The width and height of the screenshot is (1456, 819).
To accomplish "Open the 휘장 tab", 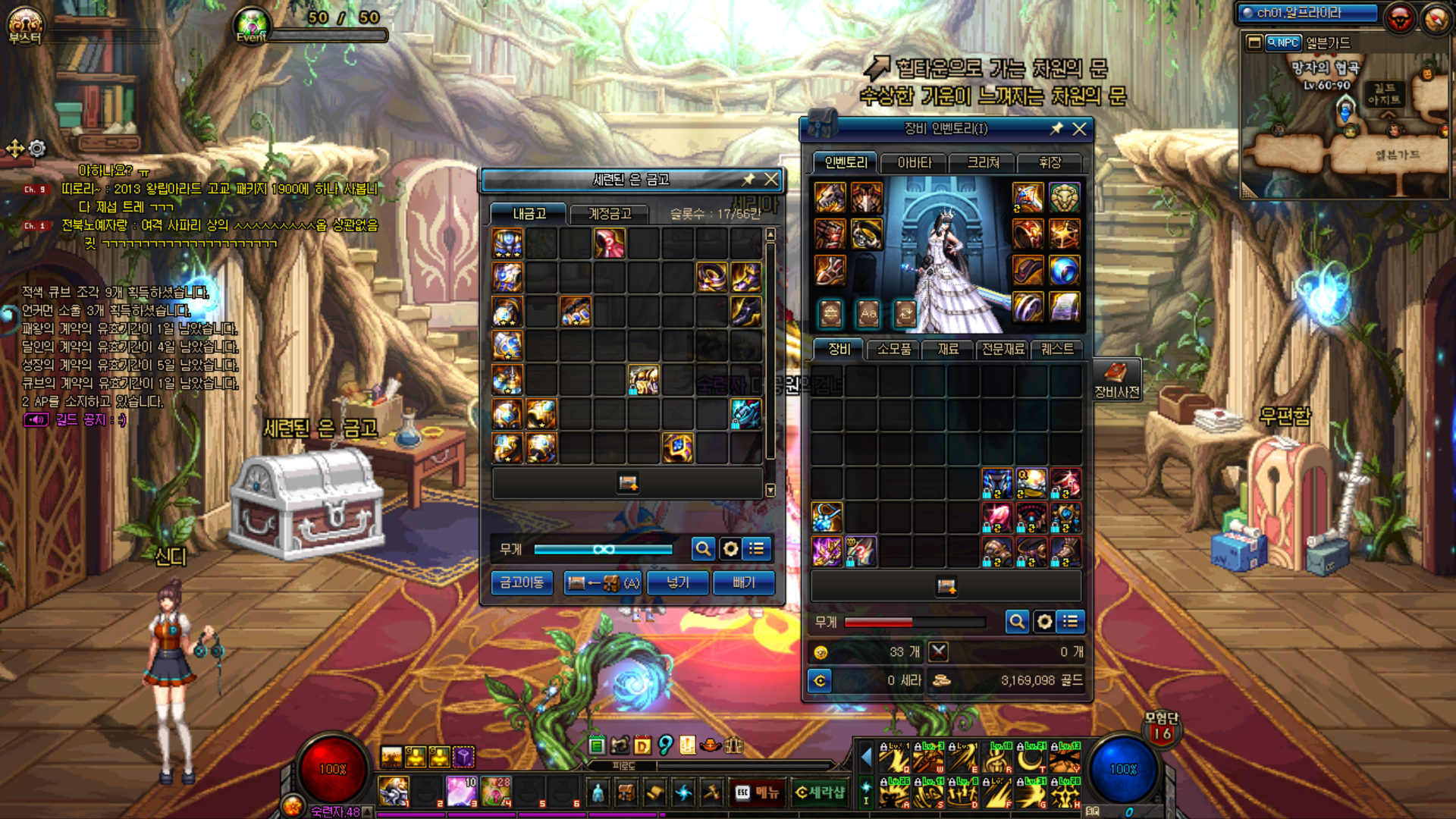I will point(1050,162).
